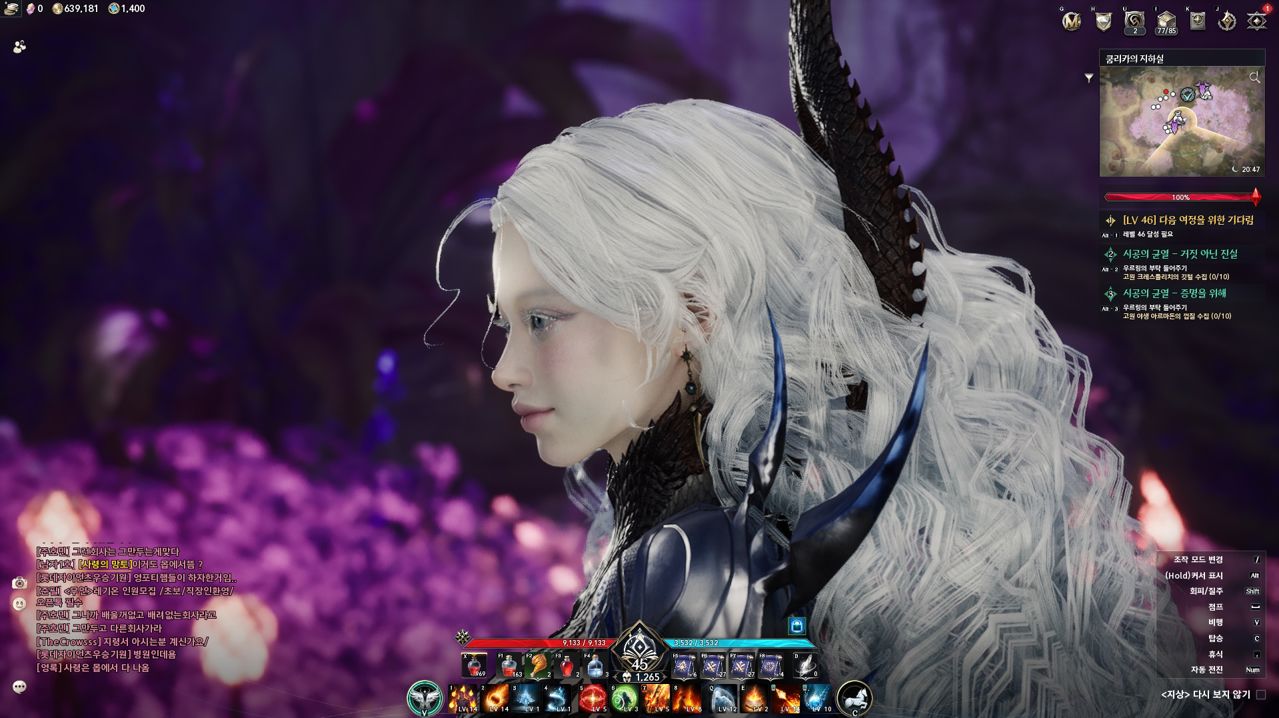Use the blue mana potion slot
The width and height of the screenshot is (1279, 718).
coord(594,665)
